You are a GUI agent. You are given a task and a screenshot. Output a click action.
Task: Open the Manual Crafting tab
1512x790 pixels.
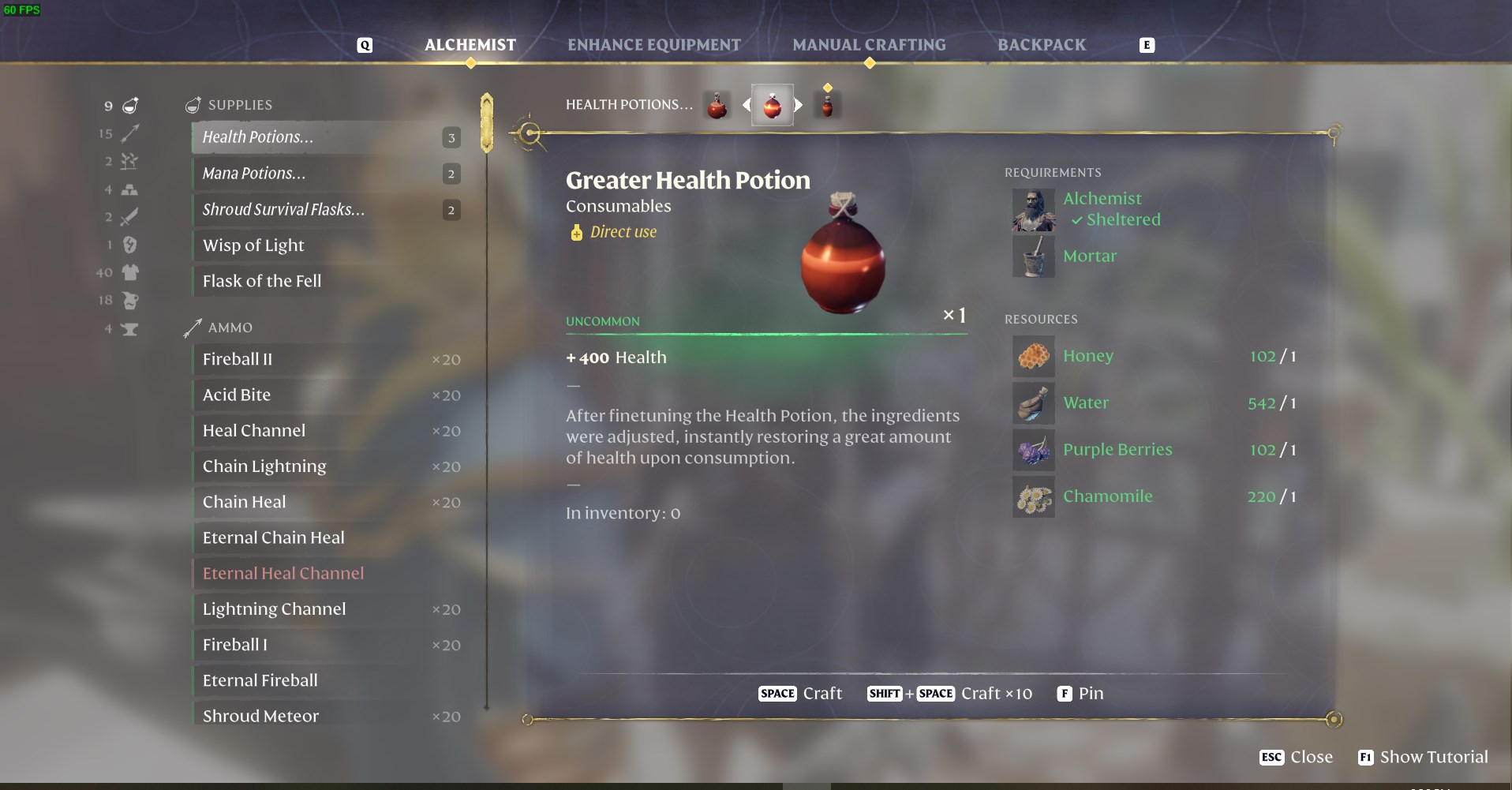pyautogui.click(x=870, y=45)
